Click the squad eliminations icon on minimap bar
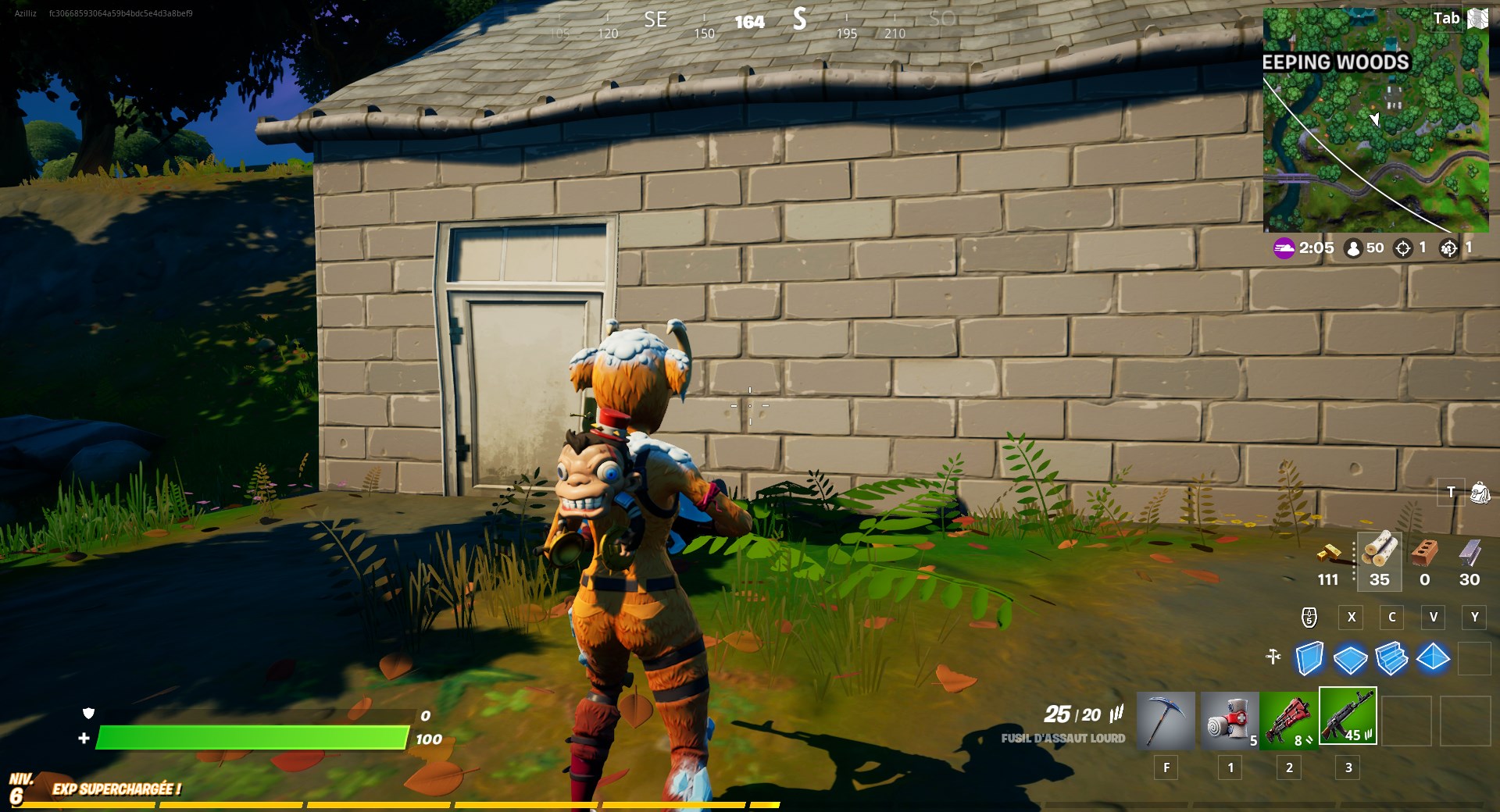Image resolution: width=1500 pixels, height=812 pixels. pos(1450,248)
